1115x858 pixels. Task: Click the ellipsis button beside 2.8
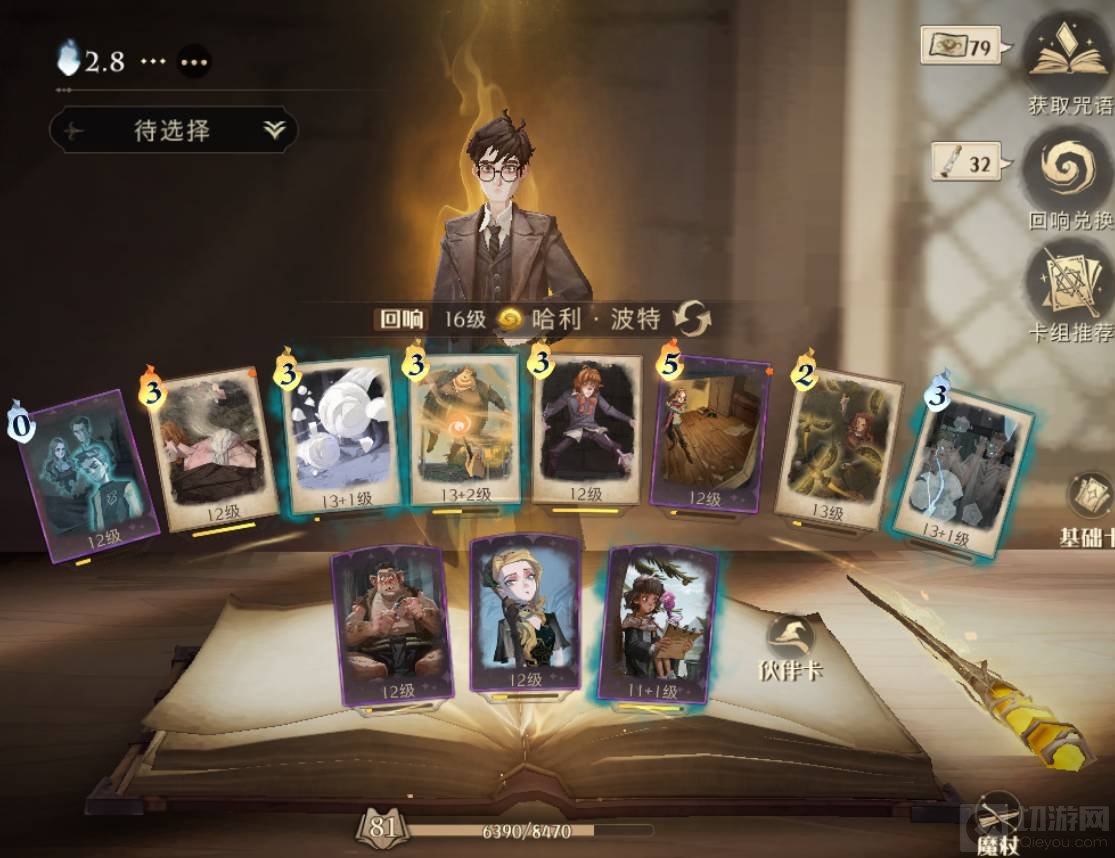pyautogui.click(x=194, y=62)
